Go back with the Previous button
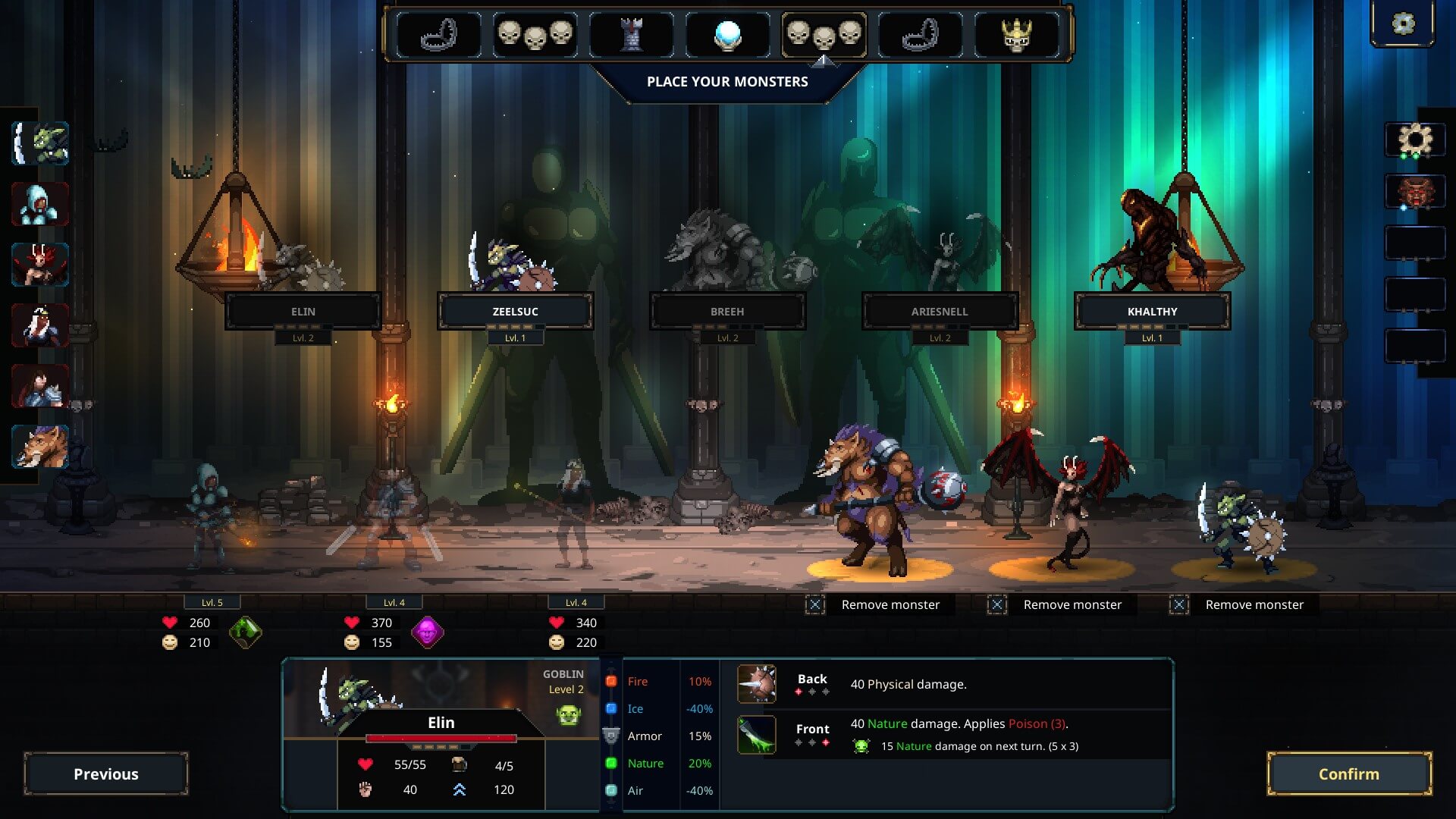 click(106, 773)
